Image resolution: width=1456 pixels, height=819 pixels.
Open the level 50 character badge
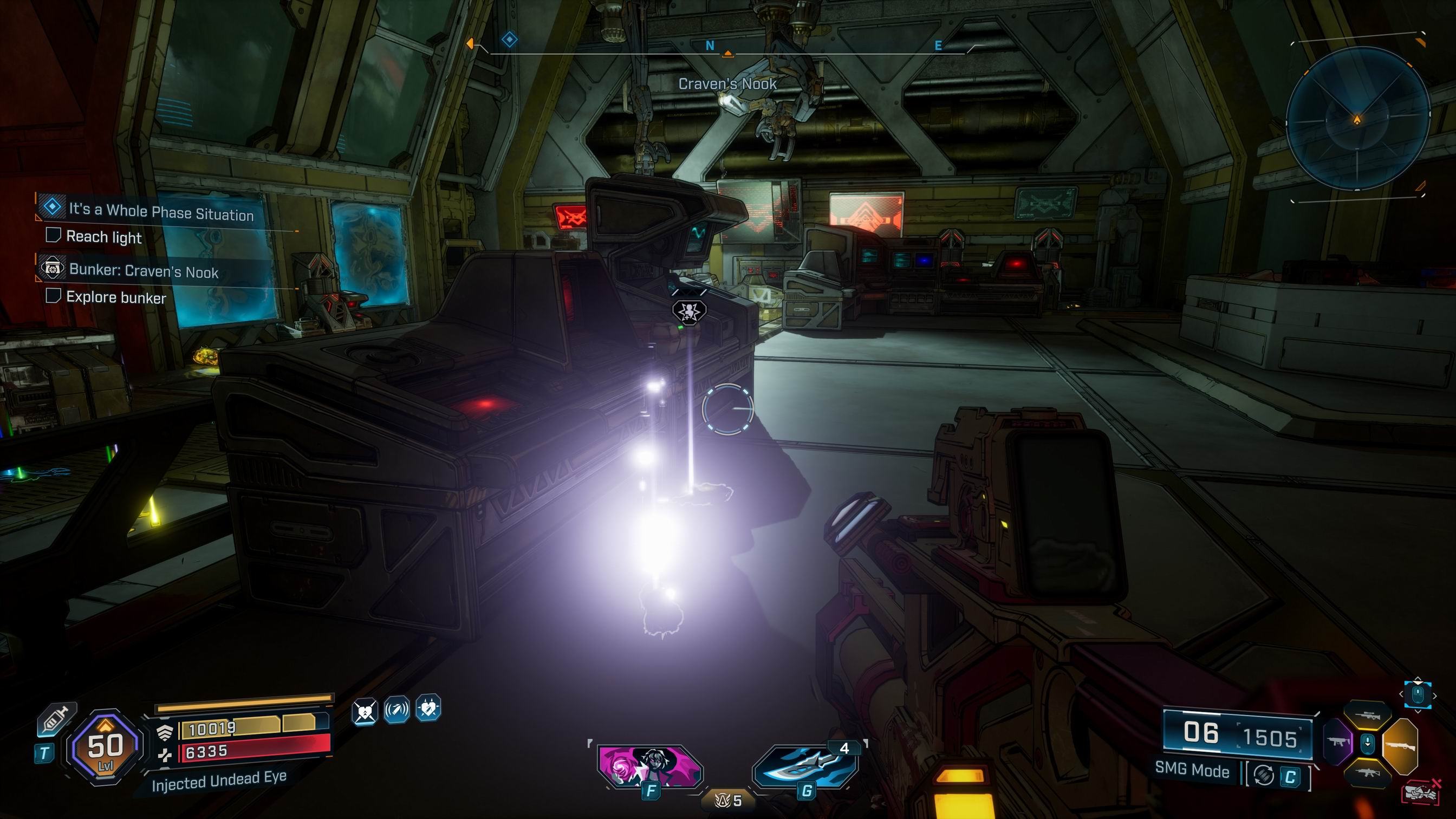coord(105,747)
